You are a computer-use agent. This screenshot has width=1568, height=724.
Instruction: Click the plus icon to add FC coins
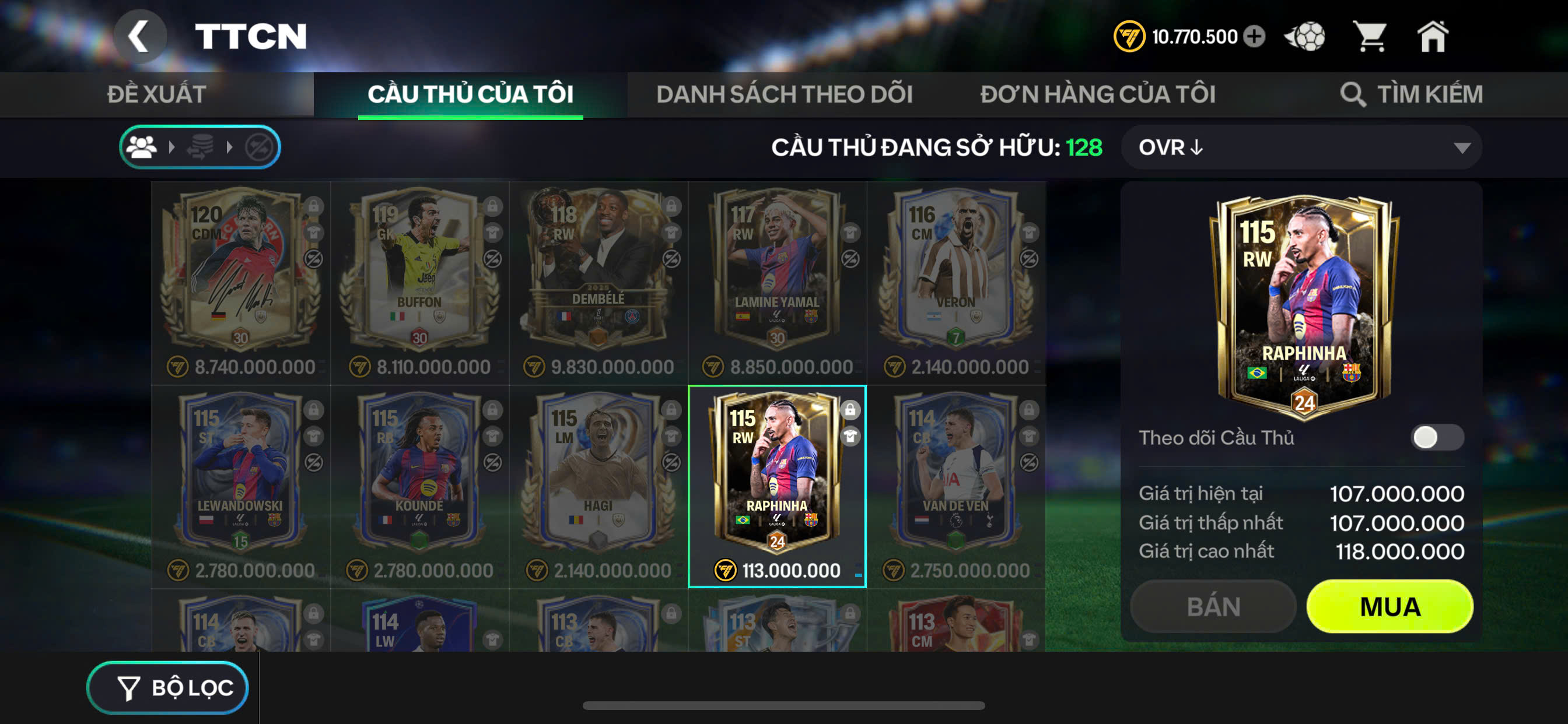[x=1254, y=37]
